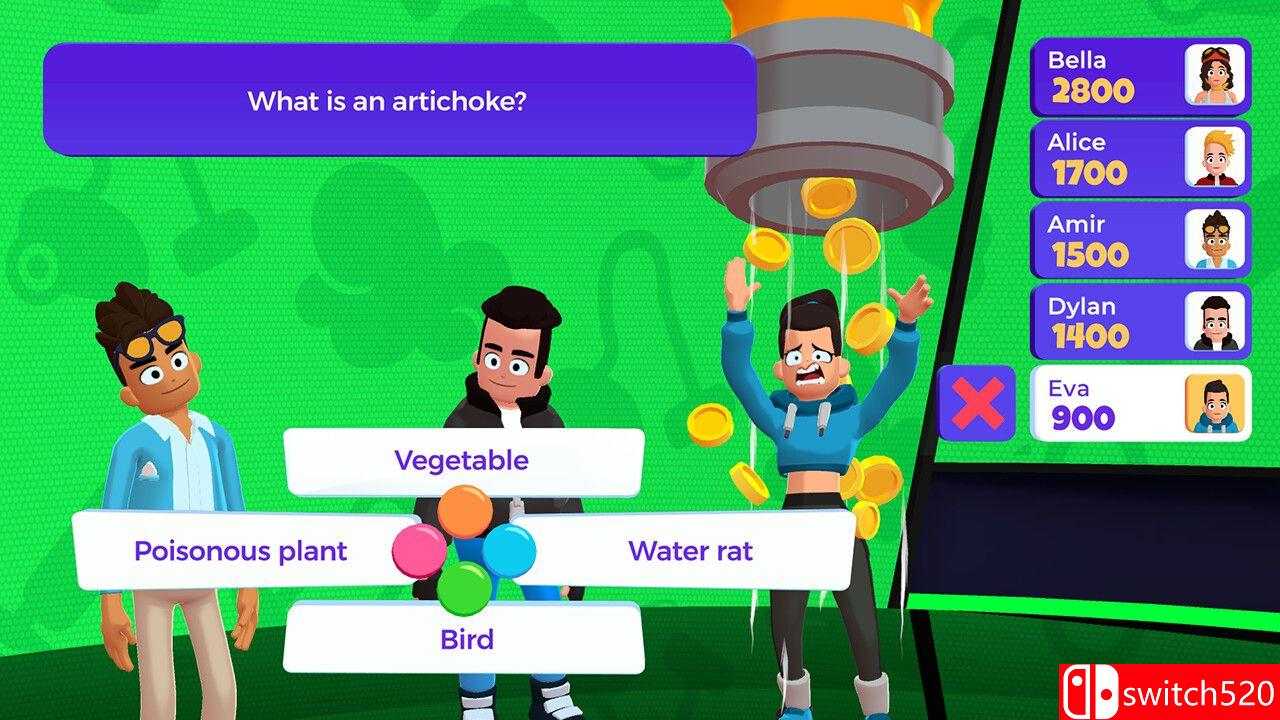The image size is (1280, 720).
Task: Choose the Water rat answer
Action: coord(692,550)
